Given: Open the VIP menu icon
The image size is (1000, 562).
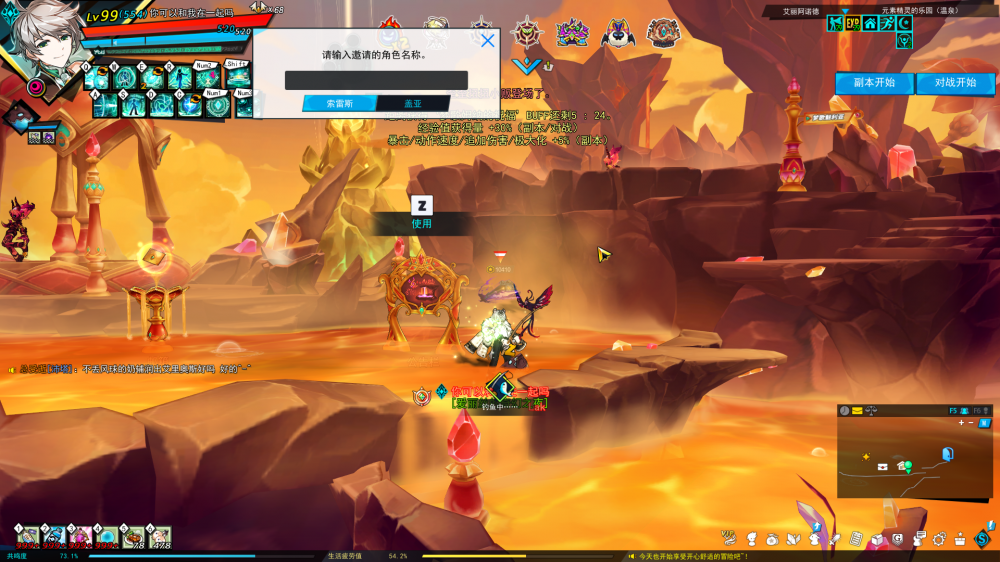Looking at the screenshot, I should 729,537.
